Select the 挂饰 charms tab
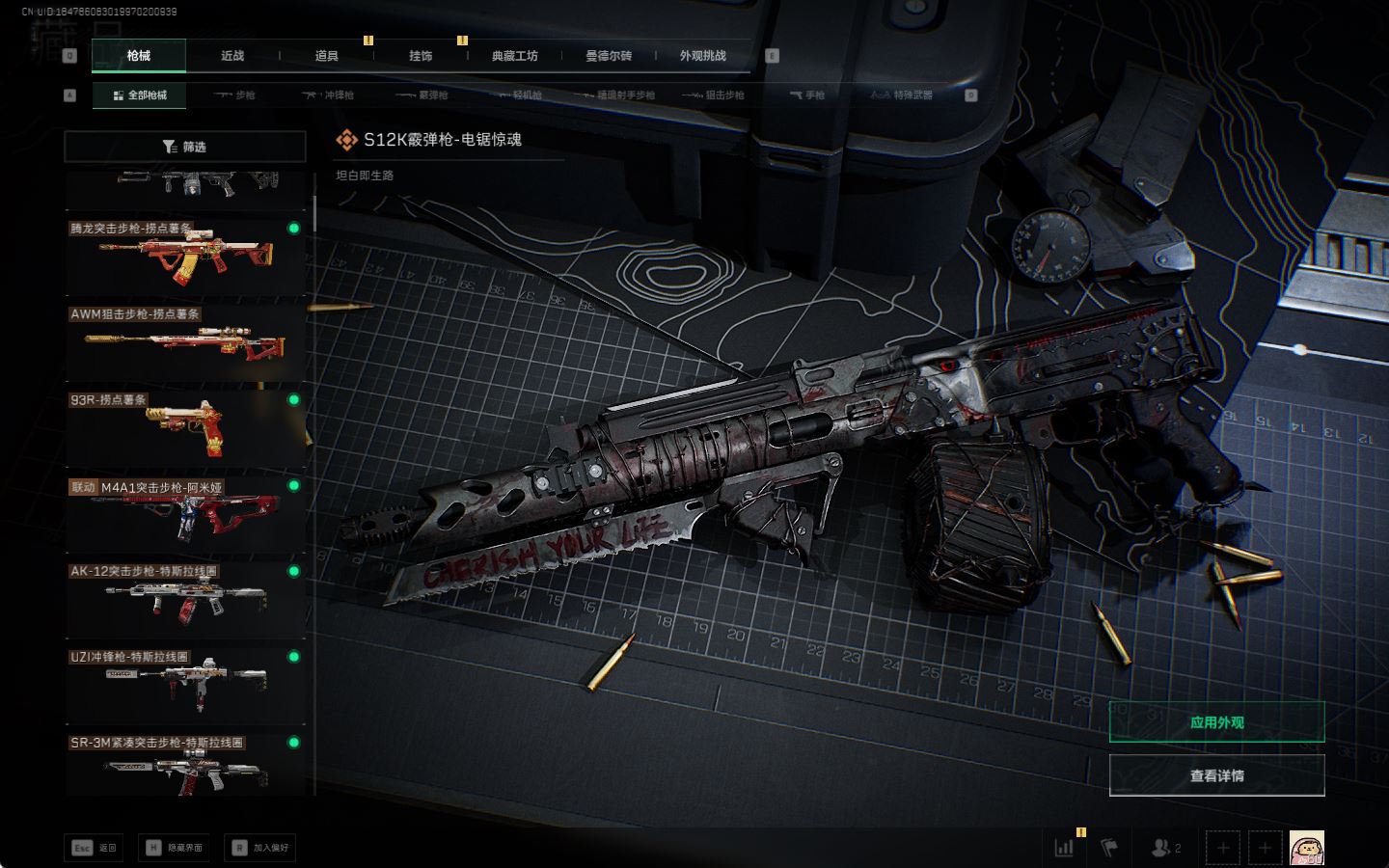This screenshot has height=868, width=1389. coord(421,56)
